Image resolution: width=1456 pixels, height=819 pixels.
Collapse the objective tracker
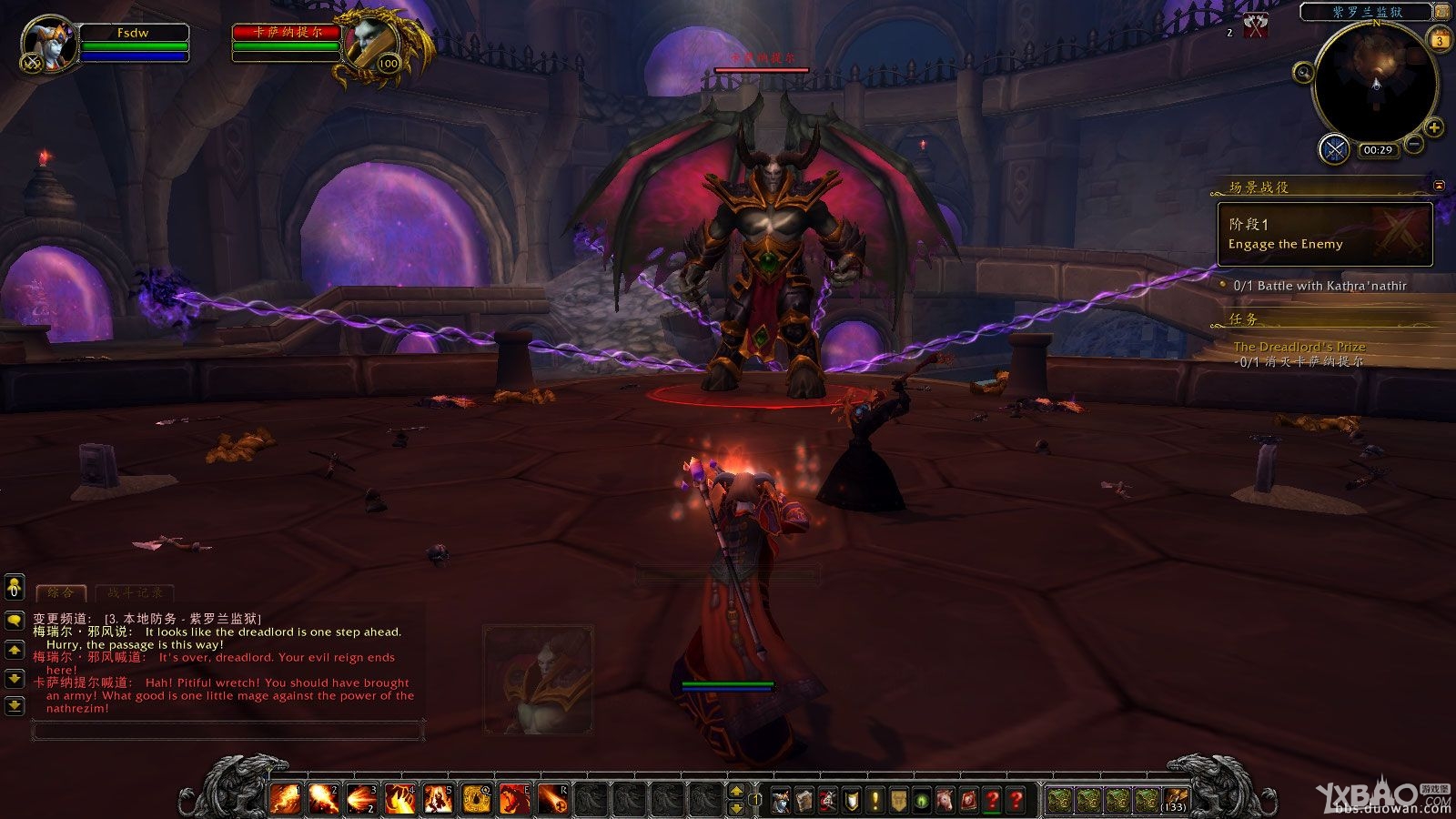[1439, 186]
